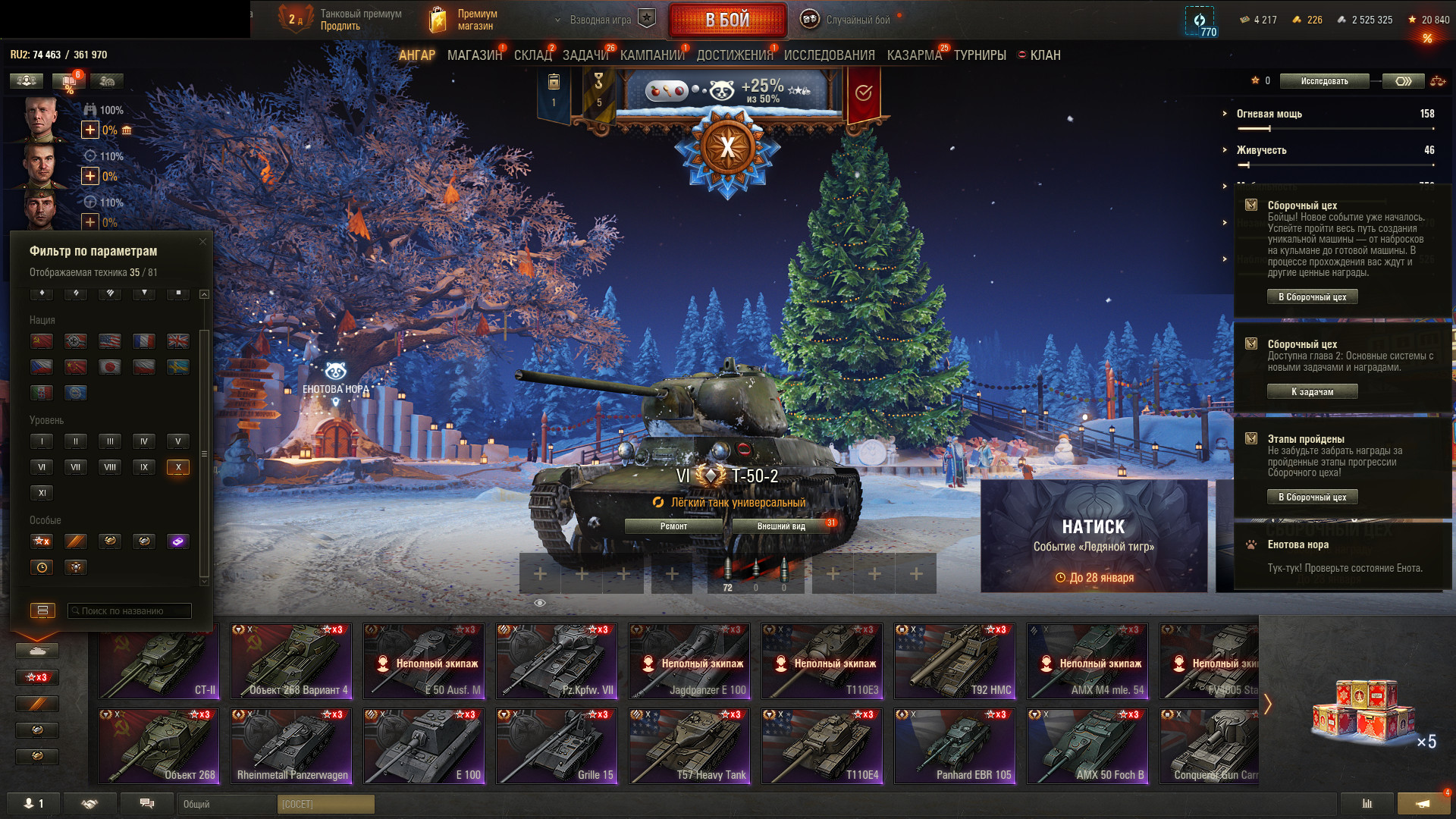This screenshot has width=1456, height=819.
Task: Click the Ремонт button
Action: [673, 526]
